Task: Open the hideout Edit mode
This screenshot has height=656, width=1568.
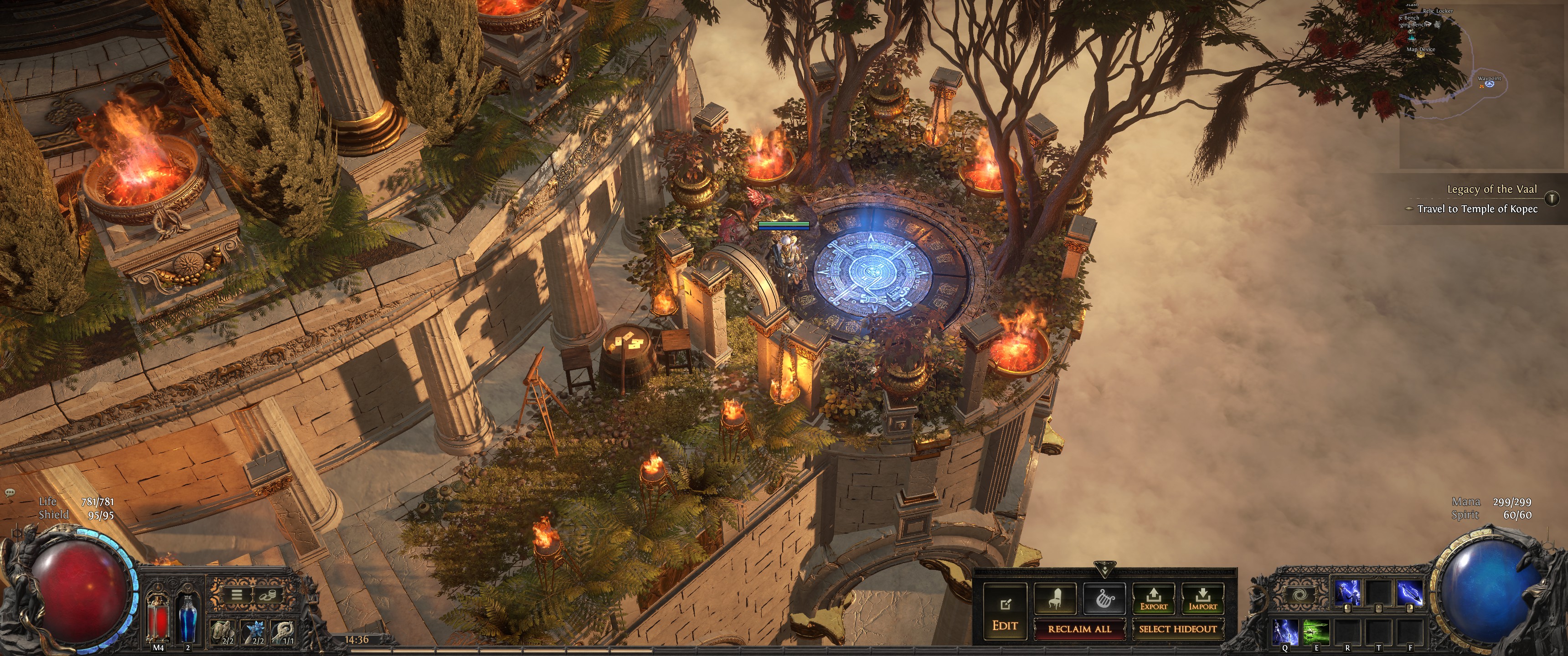Action: [1005, 613]
